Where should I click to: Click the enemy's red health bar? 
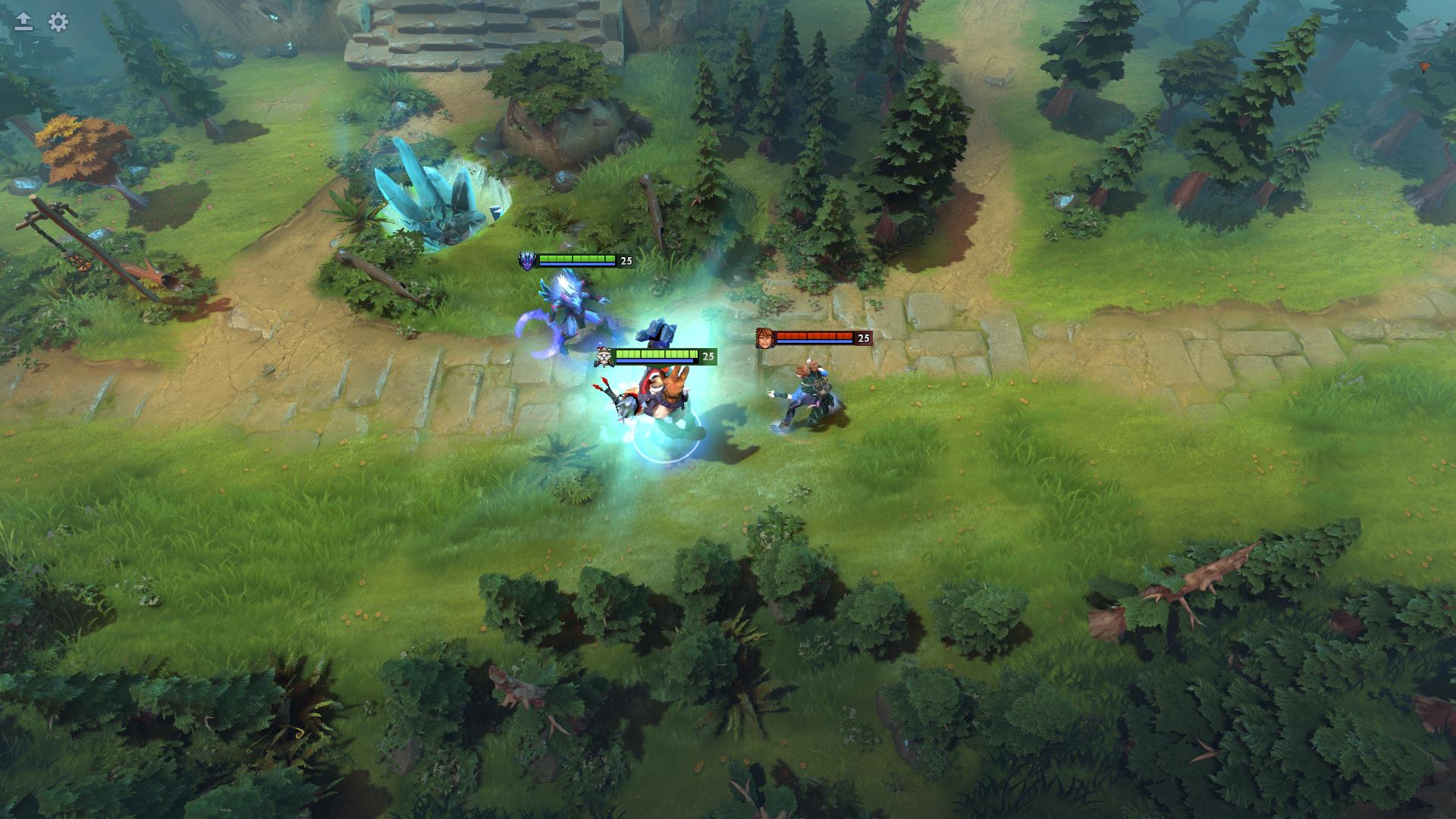pyautogui.click(x=815, y=334)
